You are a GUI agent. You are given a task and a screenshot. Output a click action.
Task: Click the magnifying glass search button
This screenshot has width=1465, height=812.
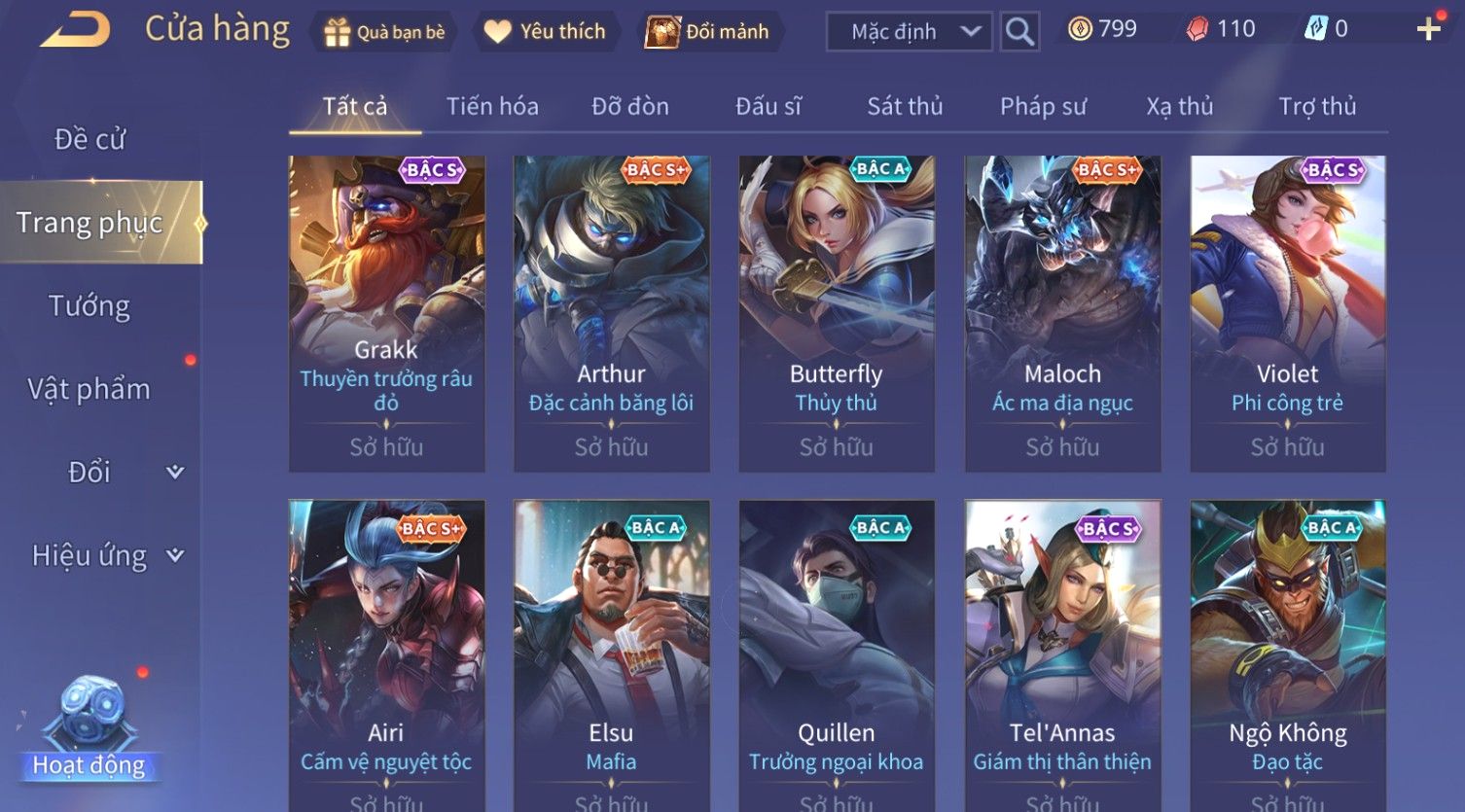1019,32
